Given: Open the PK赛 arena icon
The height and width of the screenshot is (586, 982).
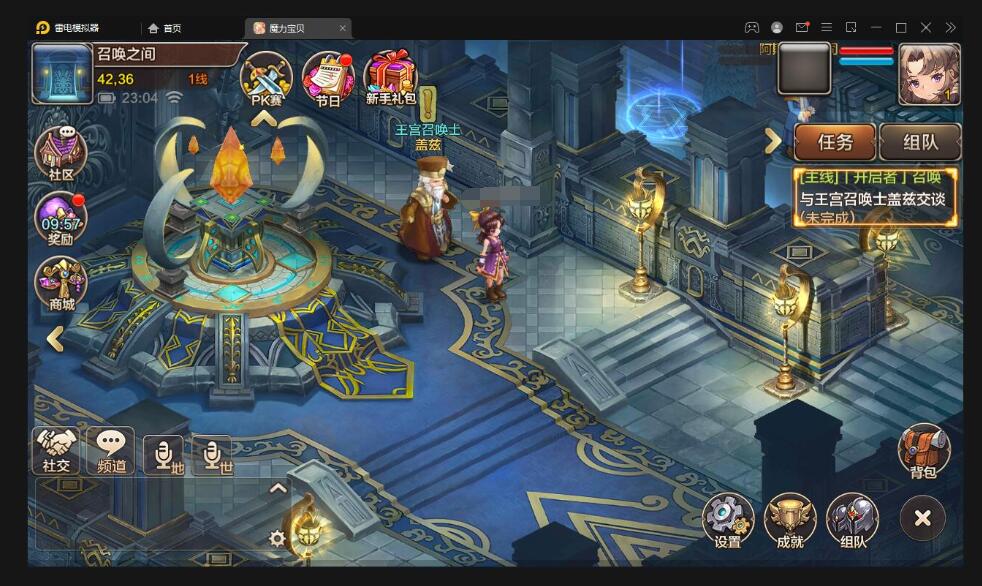Looking at the screenshot, I should (x=266, y=75).
